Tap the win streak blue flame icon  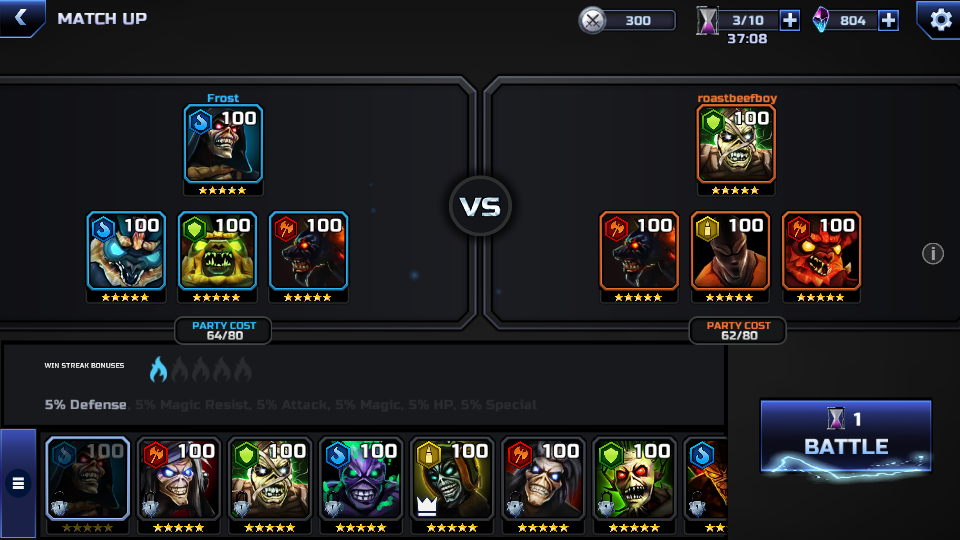(158, 371)
